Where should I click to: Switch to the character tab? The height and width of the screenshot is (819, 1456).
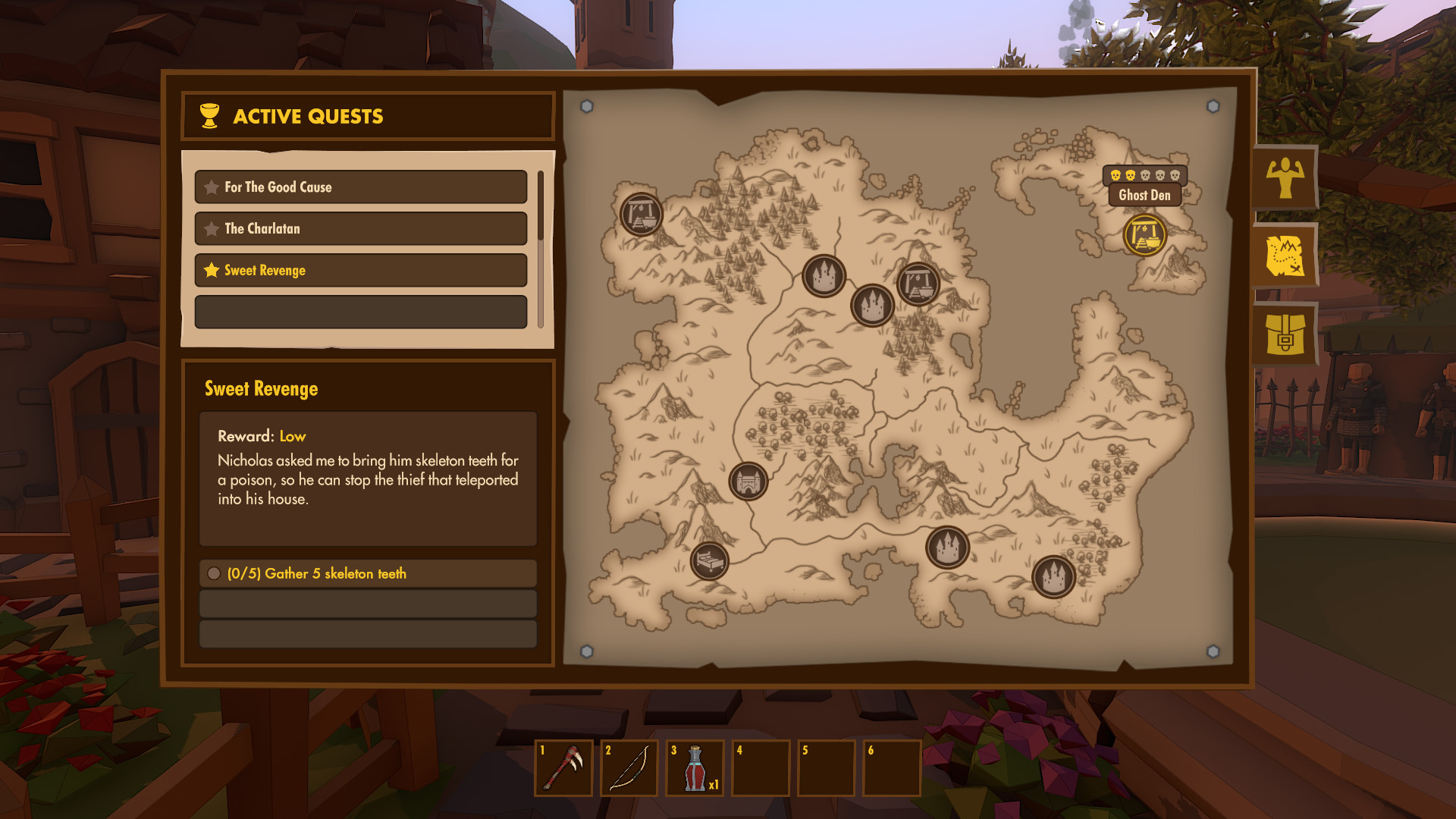pos(1285,178)
